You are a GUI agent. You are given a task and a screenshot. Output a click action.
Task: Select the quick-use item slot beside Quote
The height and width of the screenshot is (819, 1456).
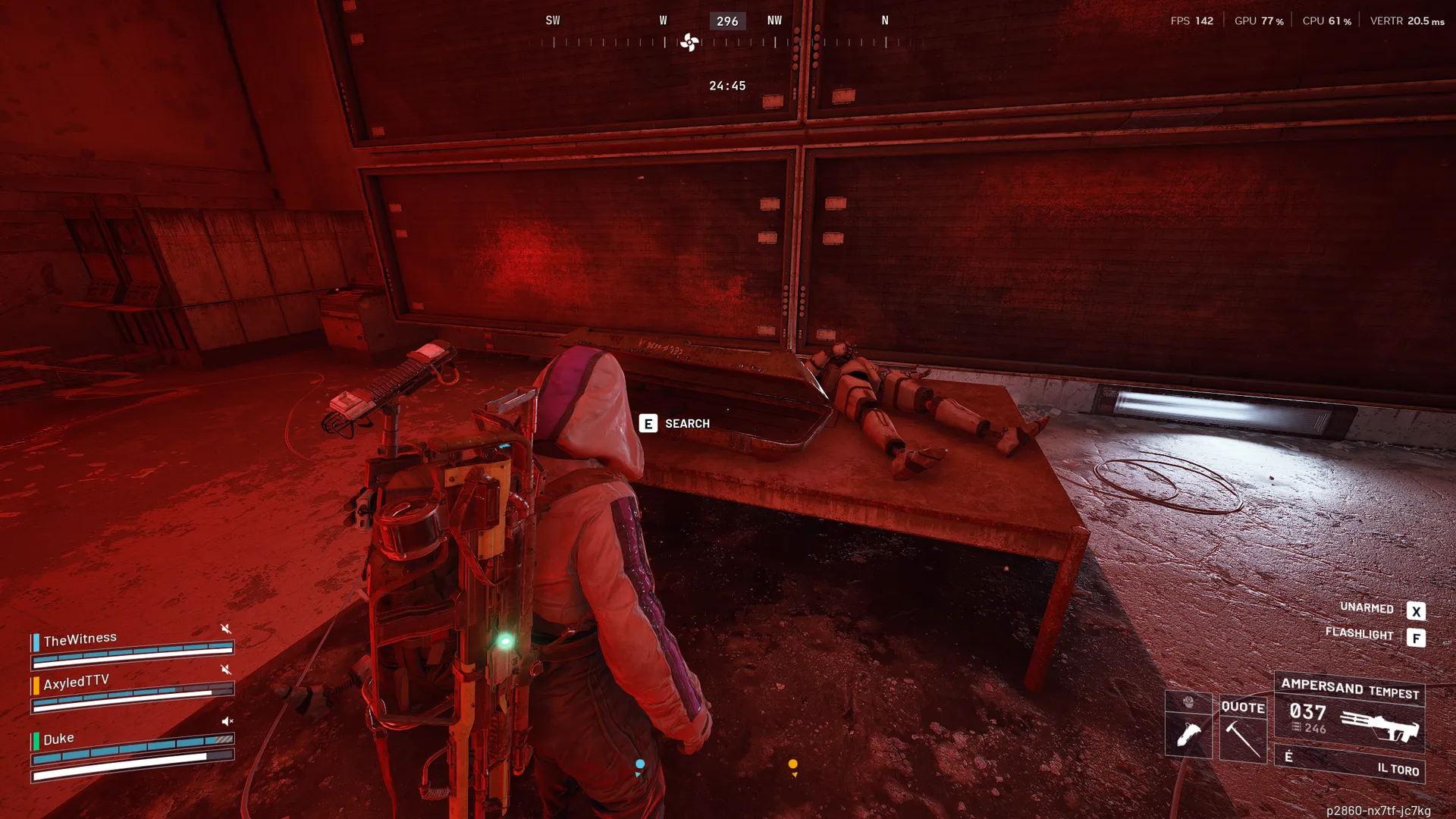[1188, 726]
